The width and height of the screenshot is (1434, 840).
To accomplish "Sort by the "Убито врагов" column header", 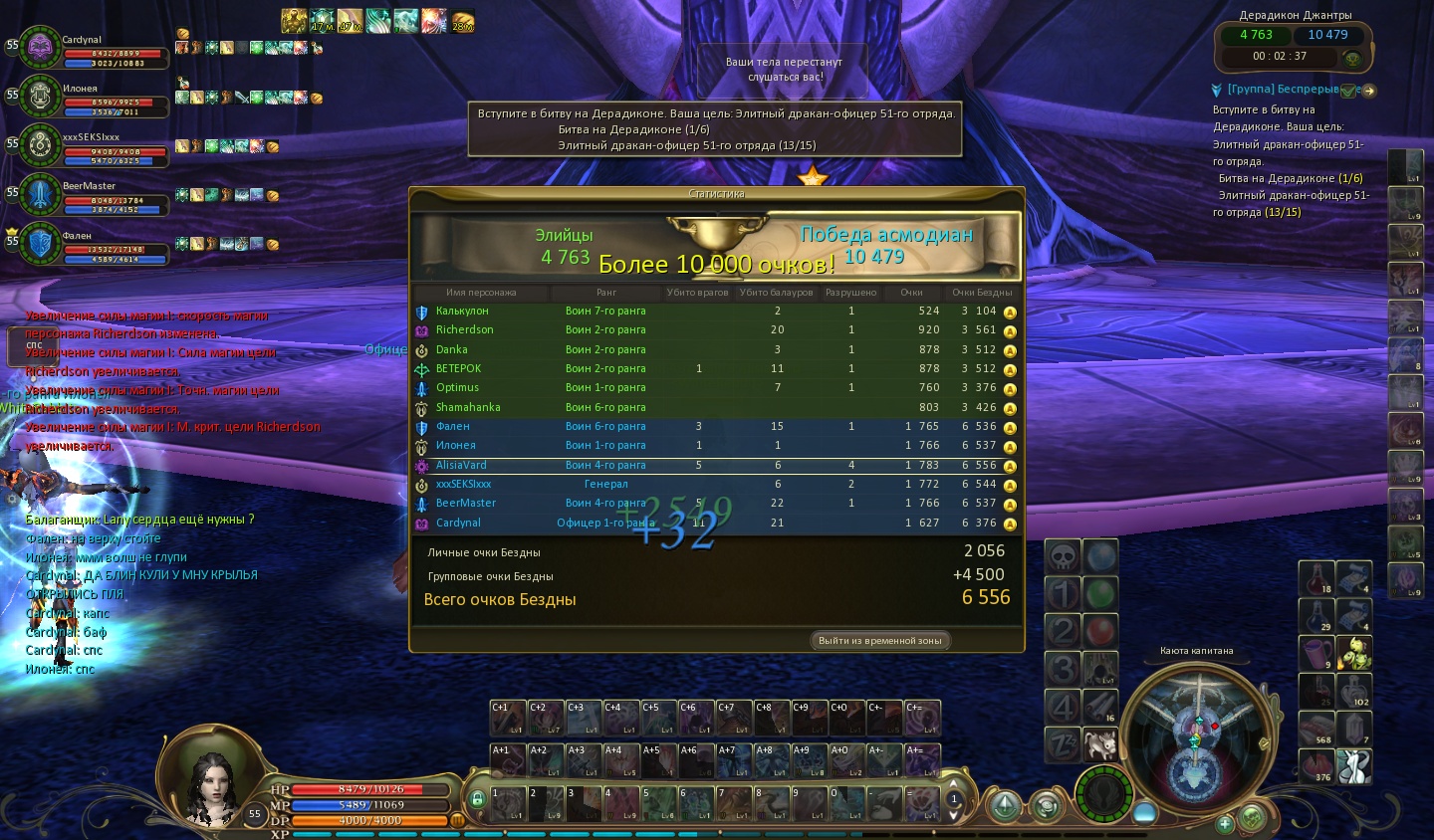I will pyautogui.click(x=698, y=293).
